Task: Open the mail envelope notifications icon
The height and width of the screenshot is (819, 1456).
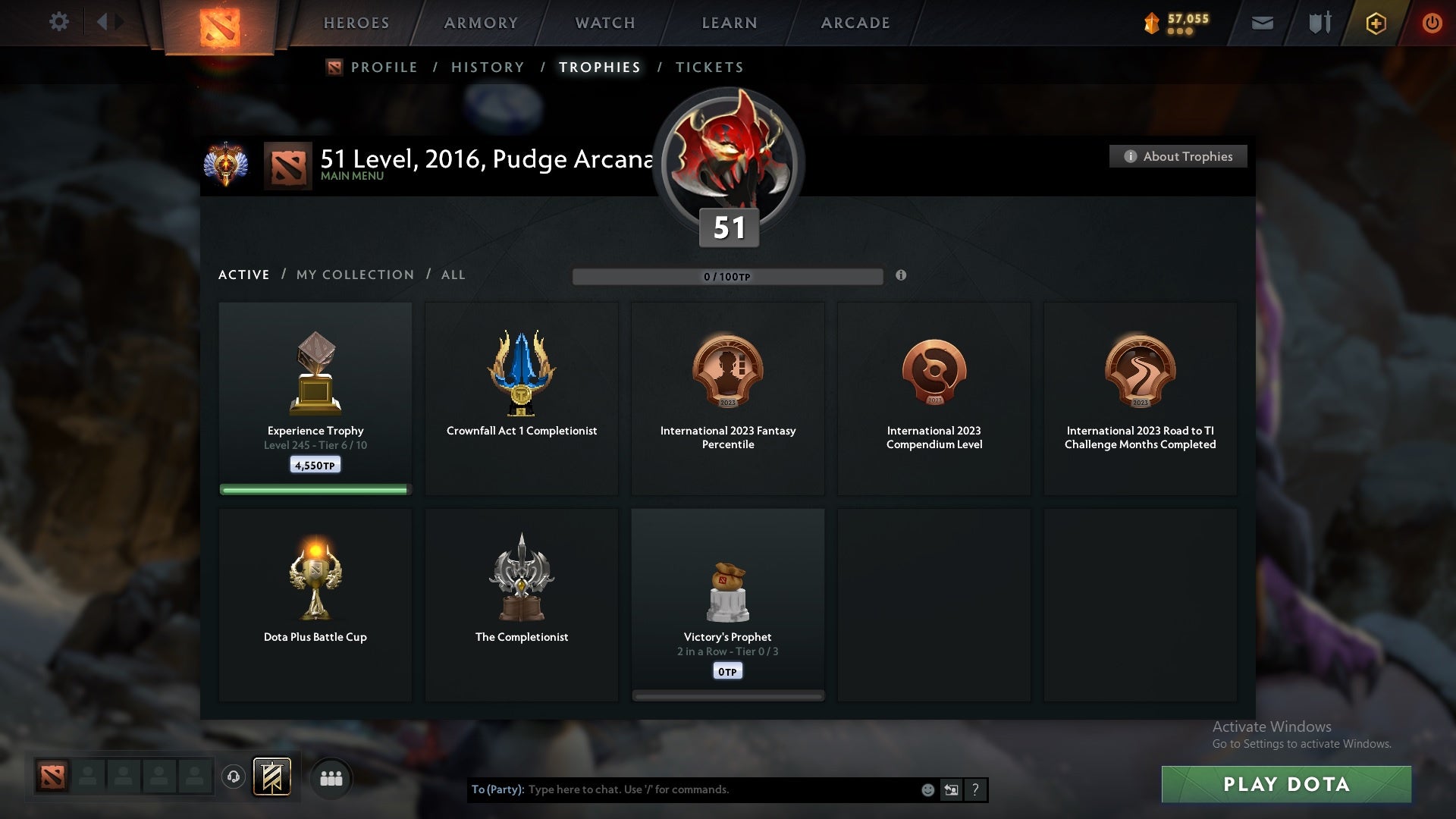Action: (1262, 22)
